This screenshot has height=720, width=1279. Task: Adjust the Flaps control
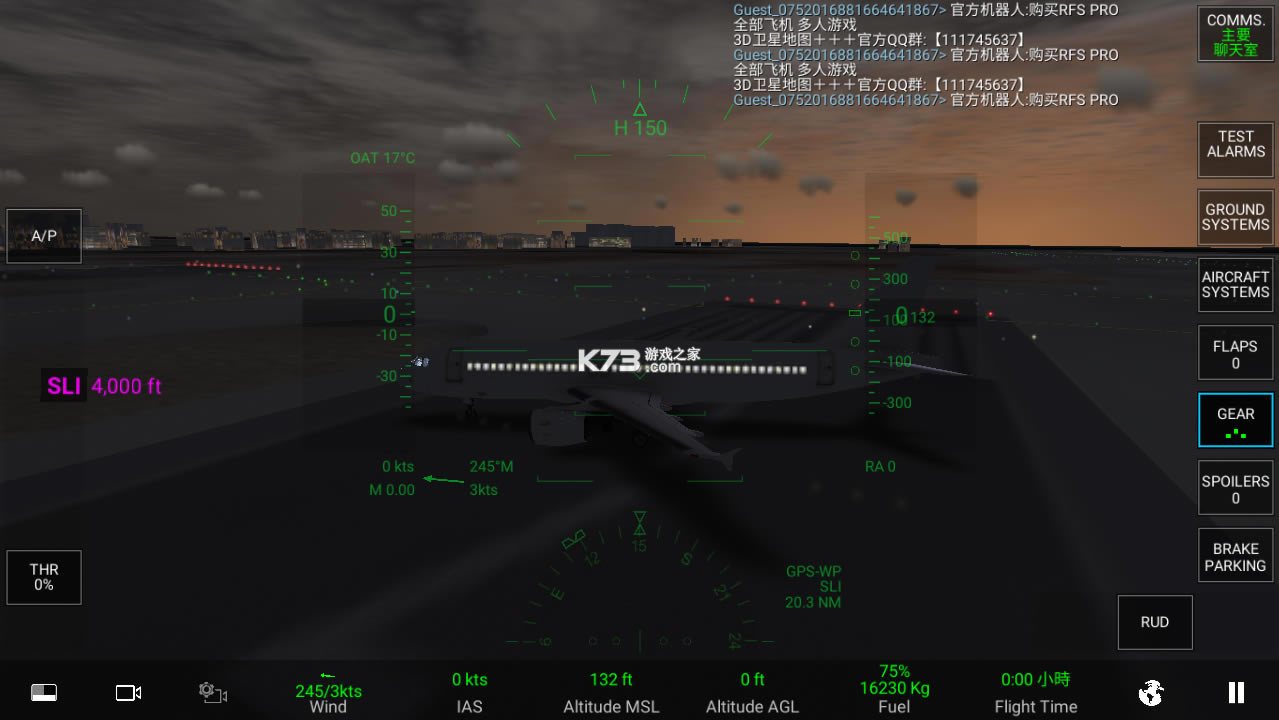pos(1235,353)
